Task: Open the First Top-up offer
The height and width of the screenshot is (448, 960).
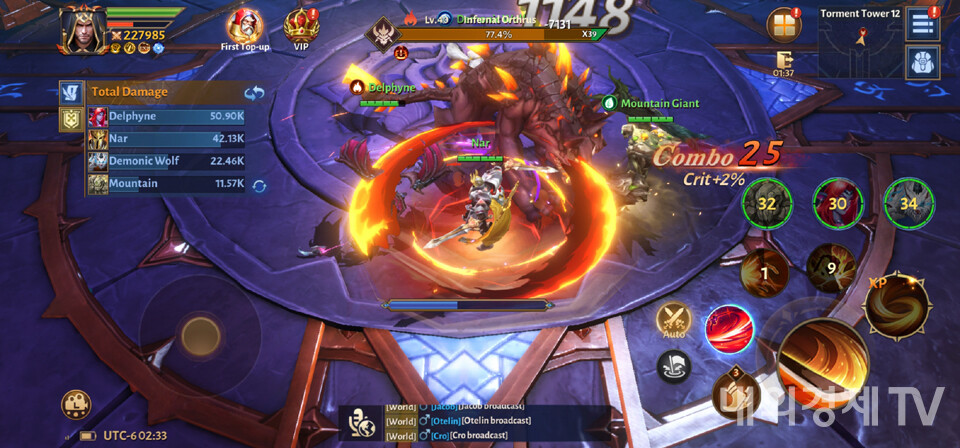Action: [x=244, y=28]
